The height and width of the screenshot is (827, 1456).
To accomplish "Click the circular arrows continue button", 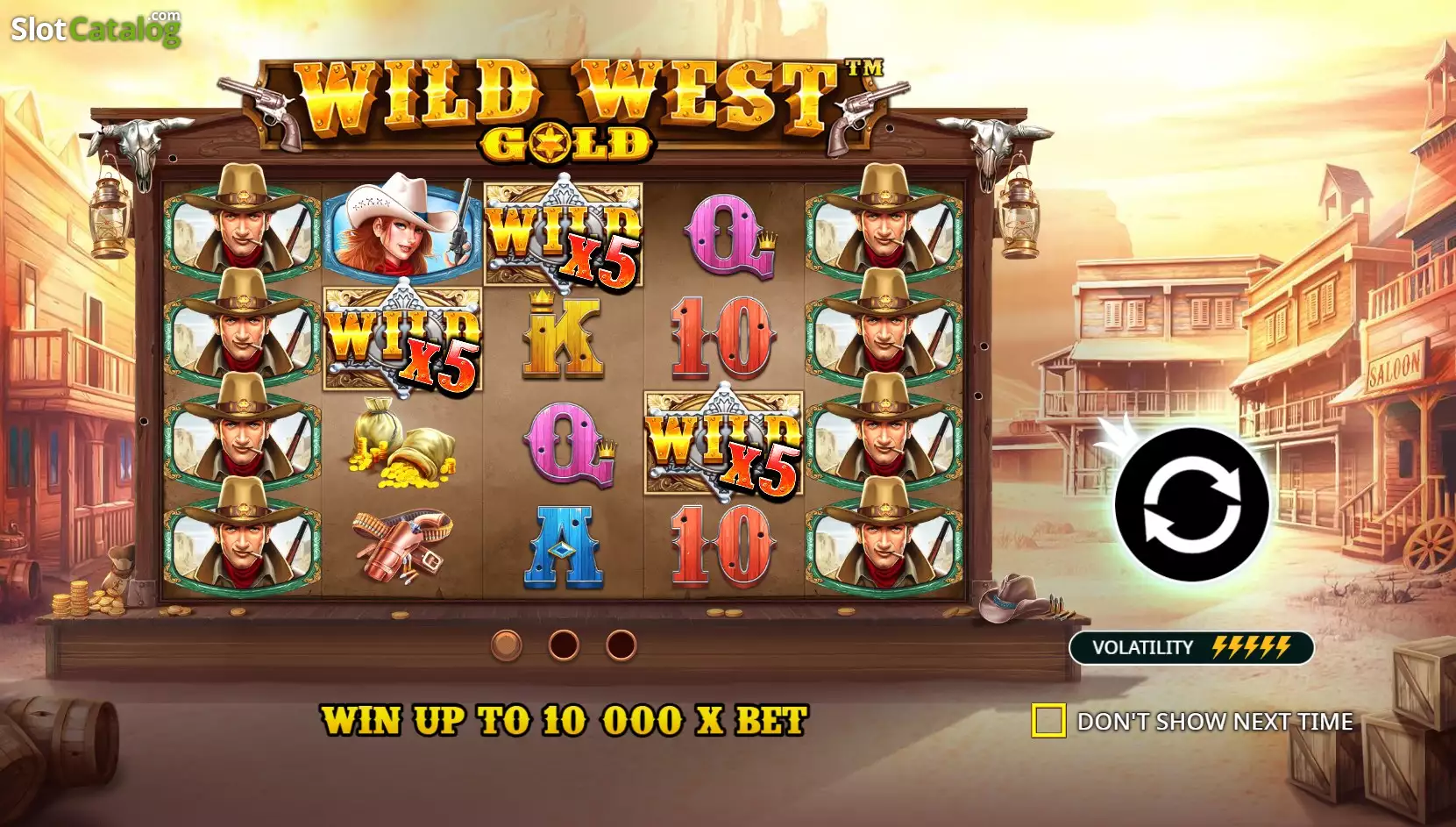I will click(1191, 504).
